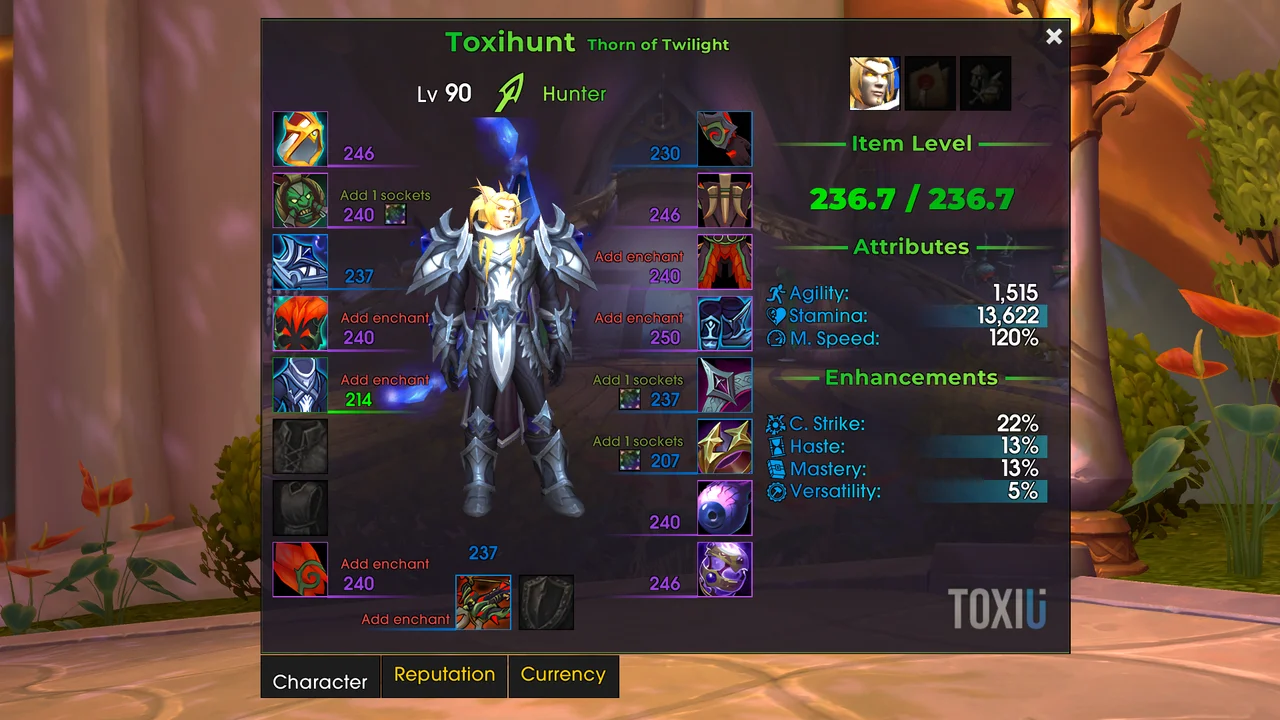The image size is (1280, 720).
Task: Select the level 246 purple trinket slot
Action: pos(724,569)
